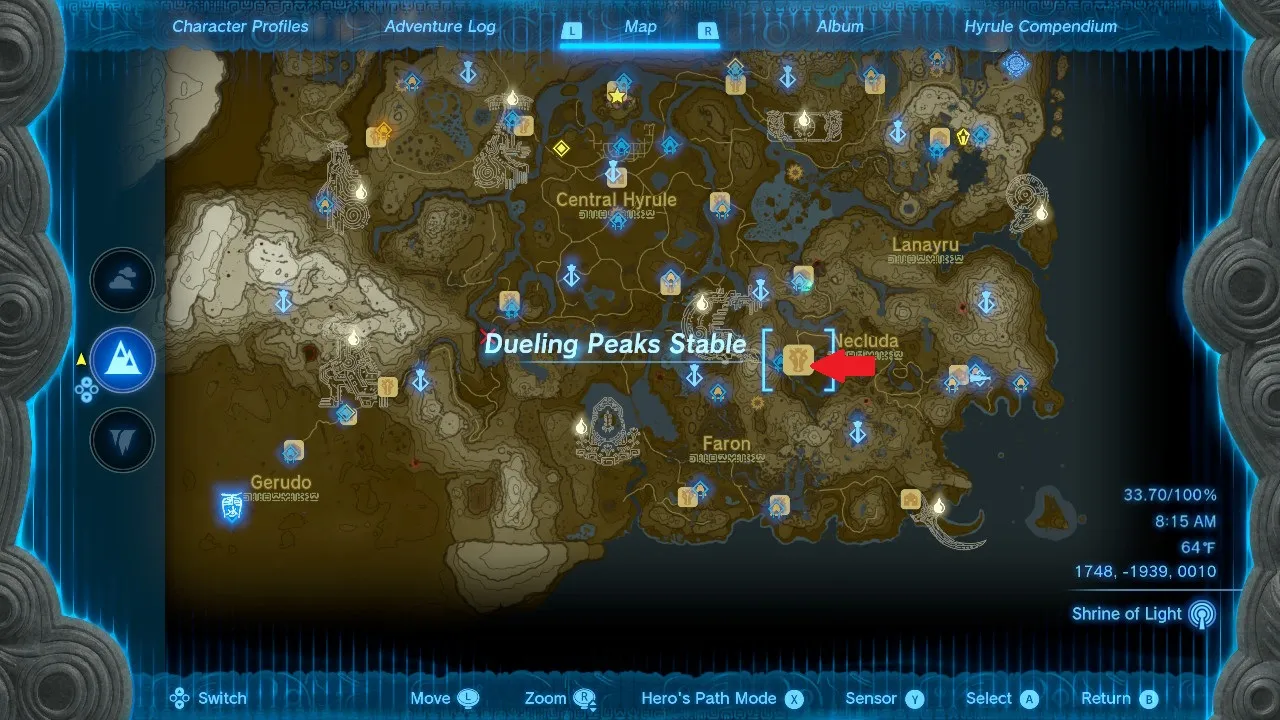Select the Sky map layer cloud icon

[x=122, y=280]
